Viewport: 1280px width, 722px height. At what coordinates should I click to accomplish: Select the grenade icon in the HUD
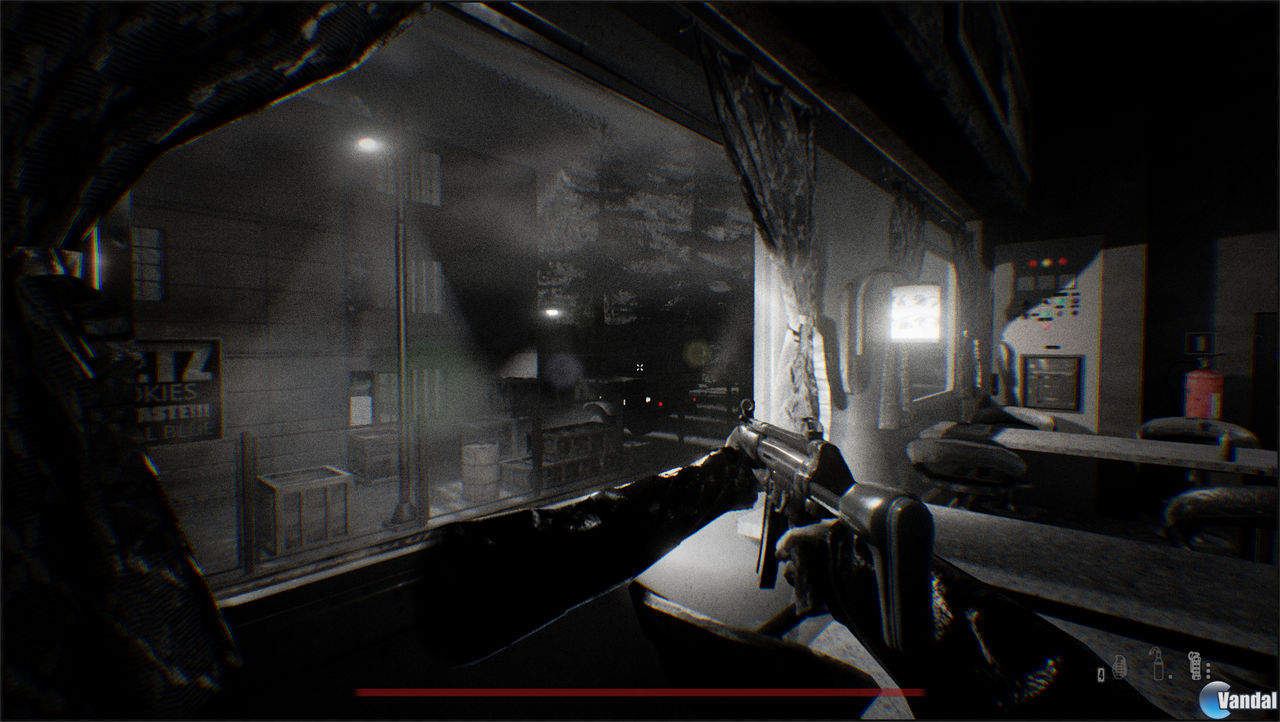point(1120,666)
